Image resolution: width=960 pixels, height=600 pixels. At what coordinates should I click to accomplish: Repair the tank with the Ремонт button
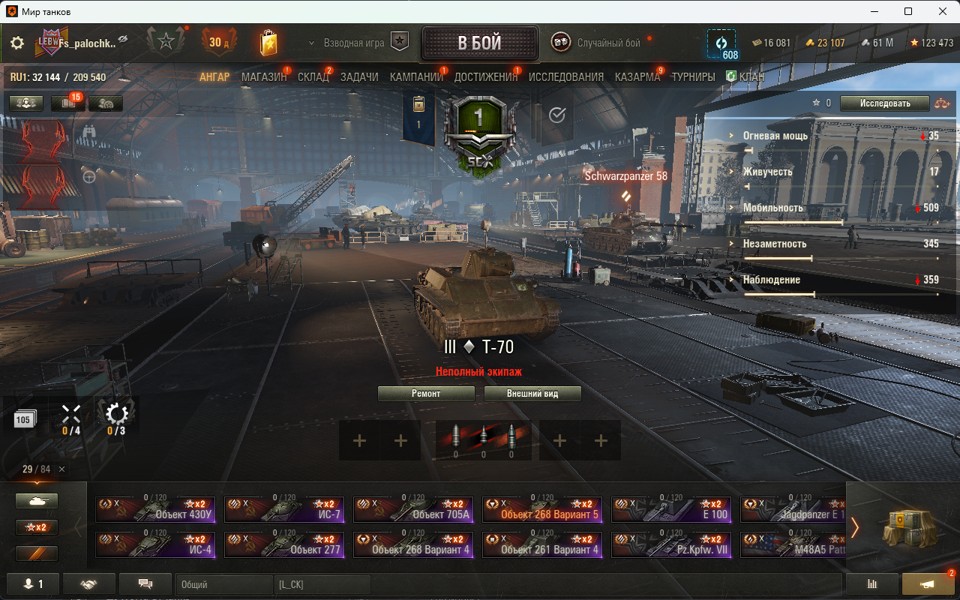point(426,394)
